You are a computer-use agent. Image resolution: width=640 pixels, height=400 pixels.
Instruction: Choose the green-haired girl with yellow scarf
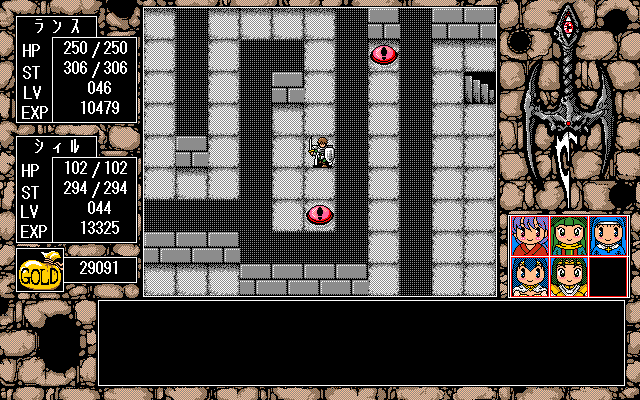point(569,235)
